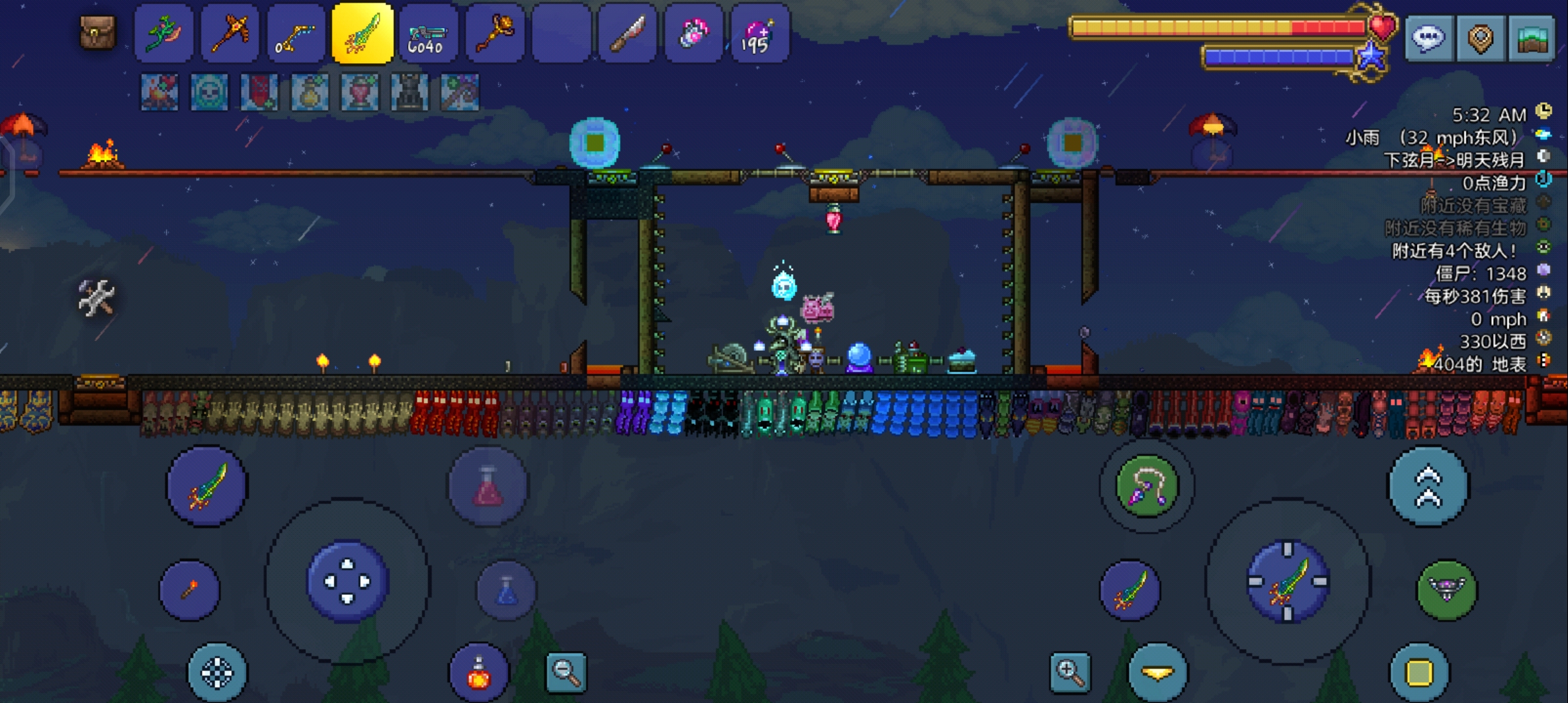Use the red healing potion quick button
1568x703 pixels.
tap(488, 486)
